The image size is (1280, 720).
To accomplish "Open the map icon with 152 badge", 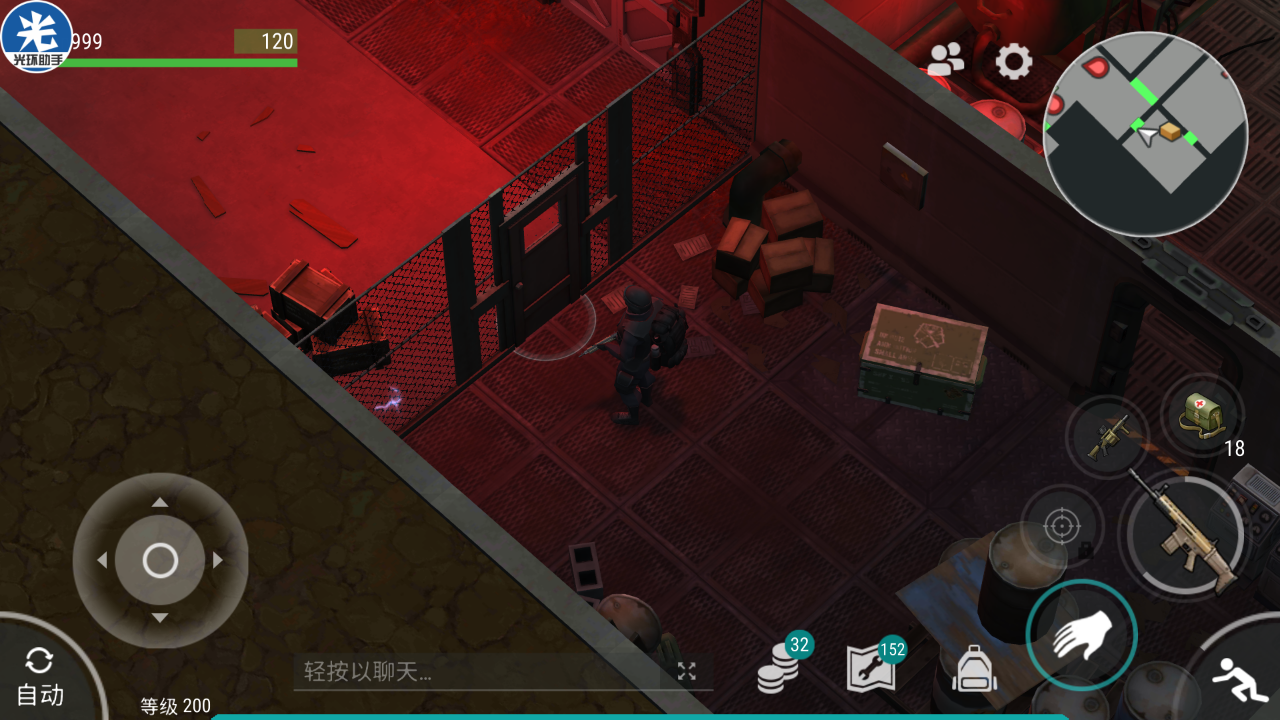I will coord(871,668).
